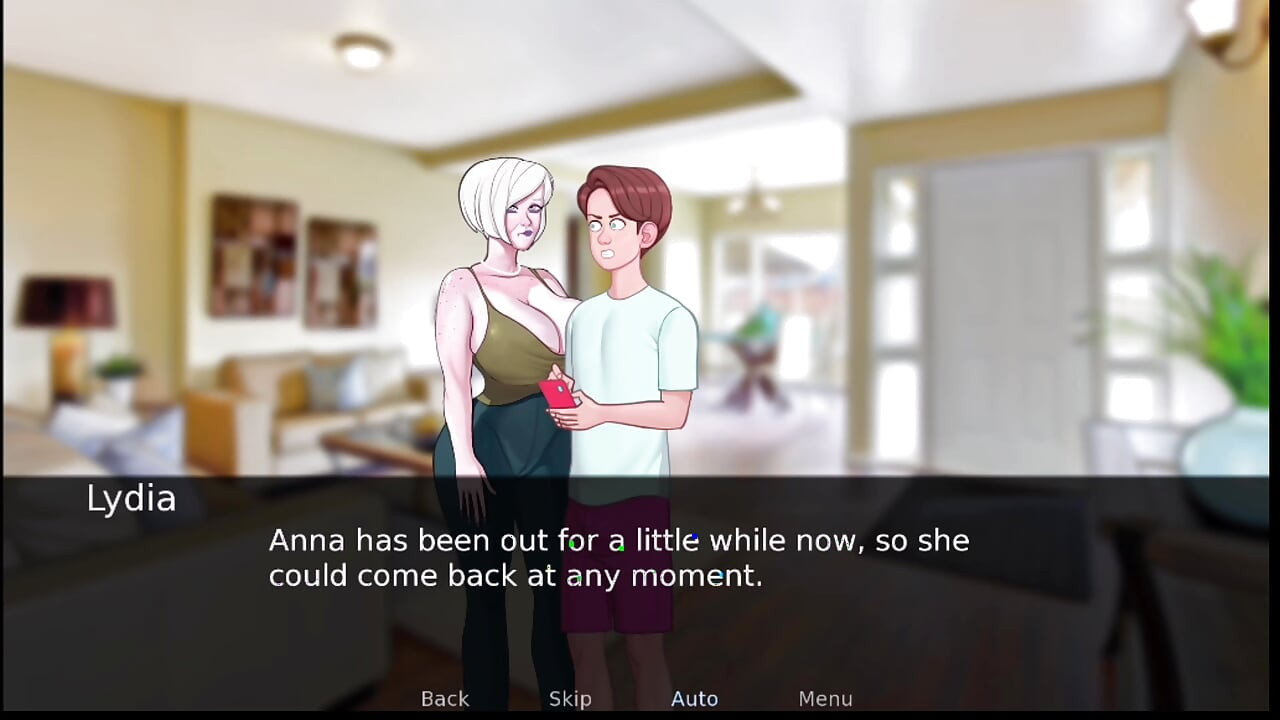Open the Menu from the quick menu bar

tap(825, 699)
